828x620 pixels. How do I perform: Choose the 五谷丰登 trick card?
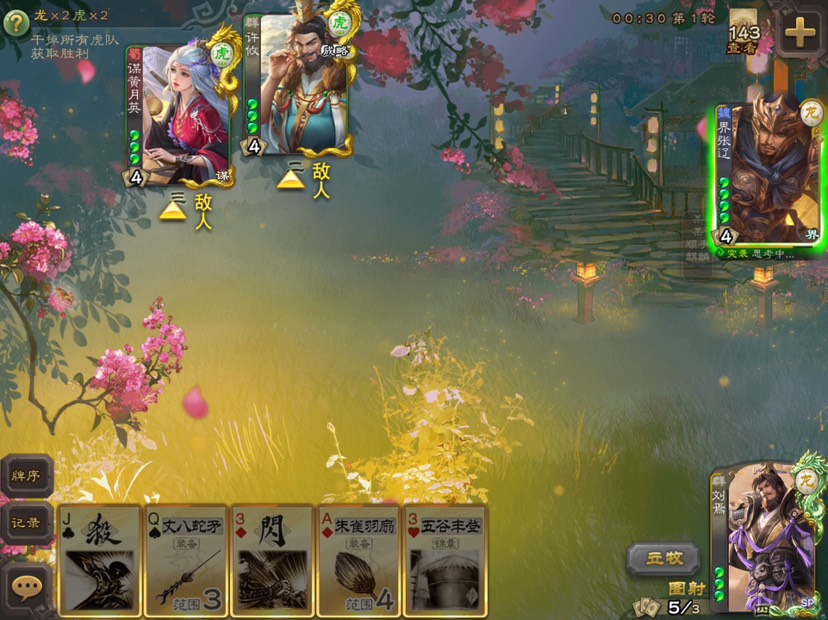(444, 561)
